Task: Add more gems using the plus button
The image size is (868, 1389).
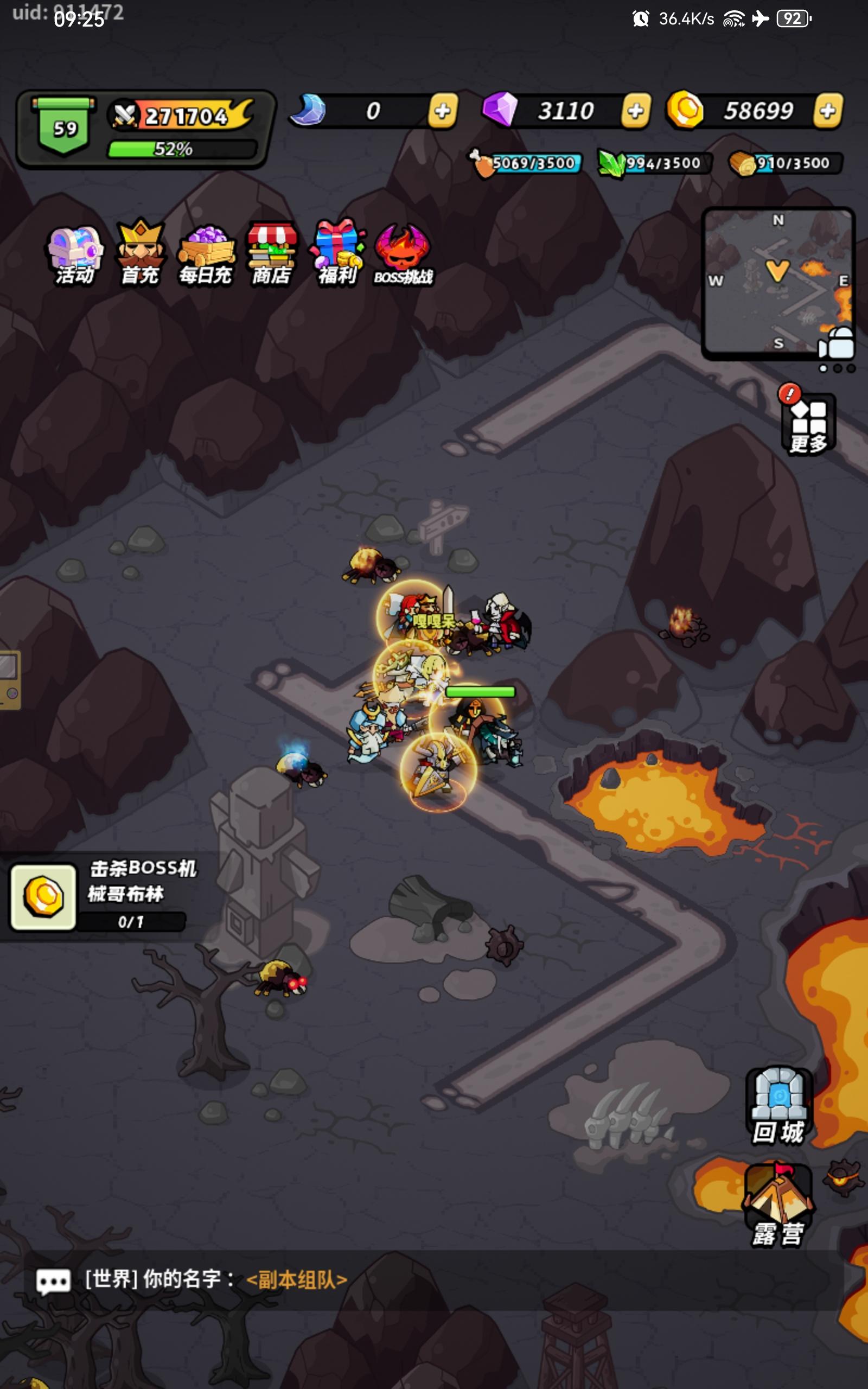Action: click(x=635, y=110)
